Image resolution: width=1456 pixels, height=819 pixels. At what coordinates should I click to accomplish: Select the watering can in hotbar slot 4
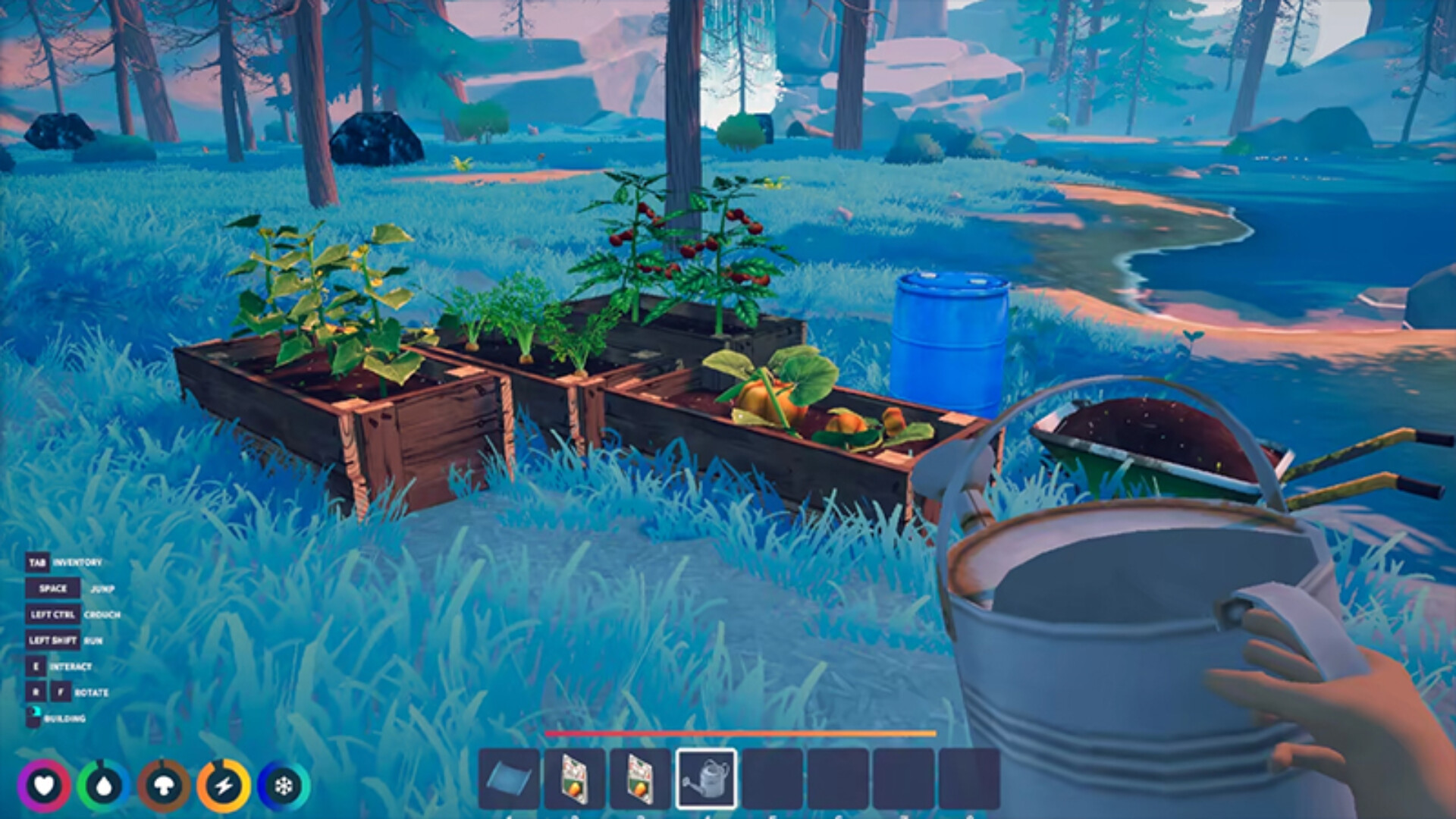pyautogui.click(x=708, y=778)
